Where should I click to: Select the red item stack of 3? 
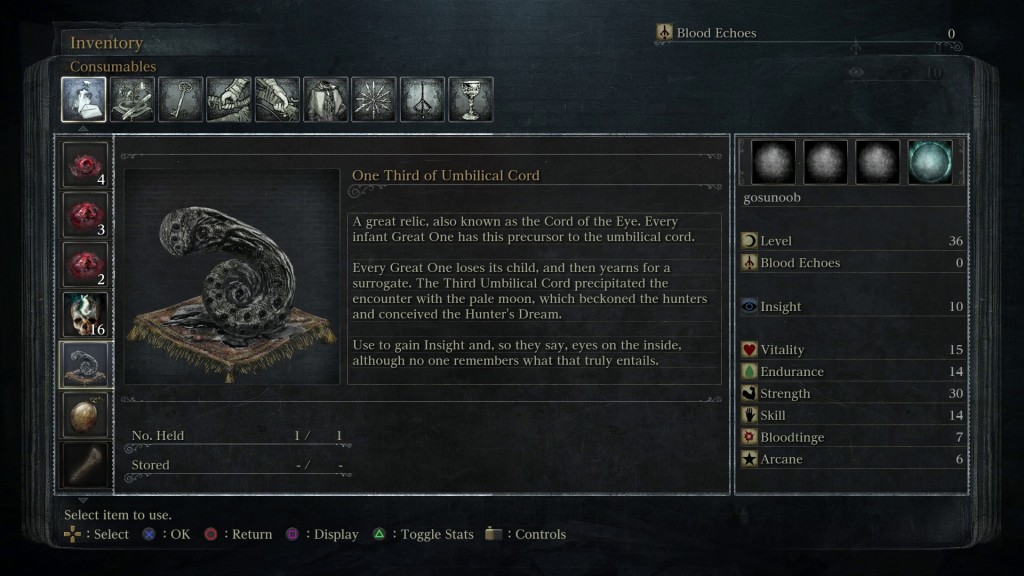(85, 214)
